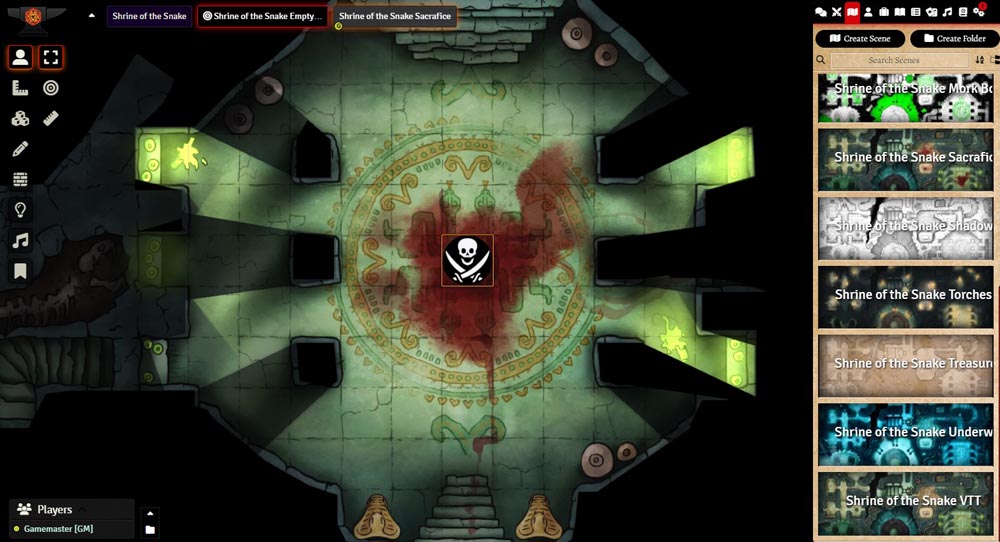Select the skull and crossed swords token
The height and width of the screenshot is (542, 1000).
467,261
